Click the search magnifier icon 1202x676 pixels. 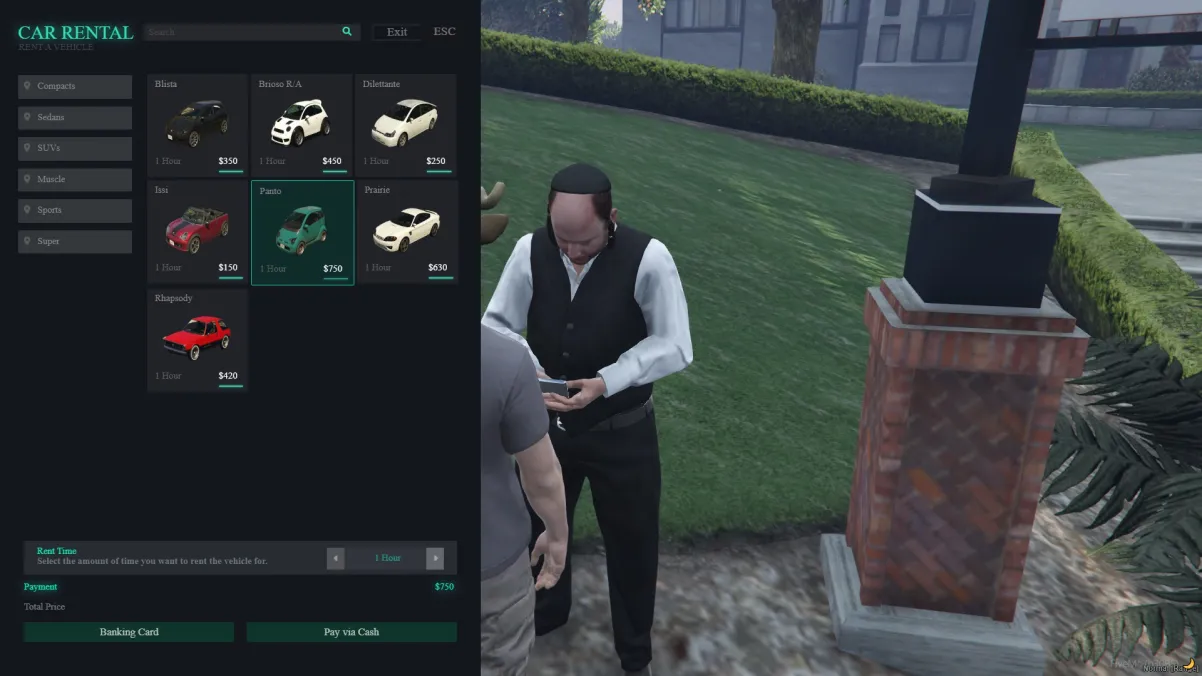(x=347, y=32)
